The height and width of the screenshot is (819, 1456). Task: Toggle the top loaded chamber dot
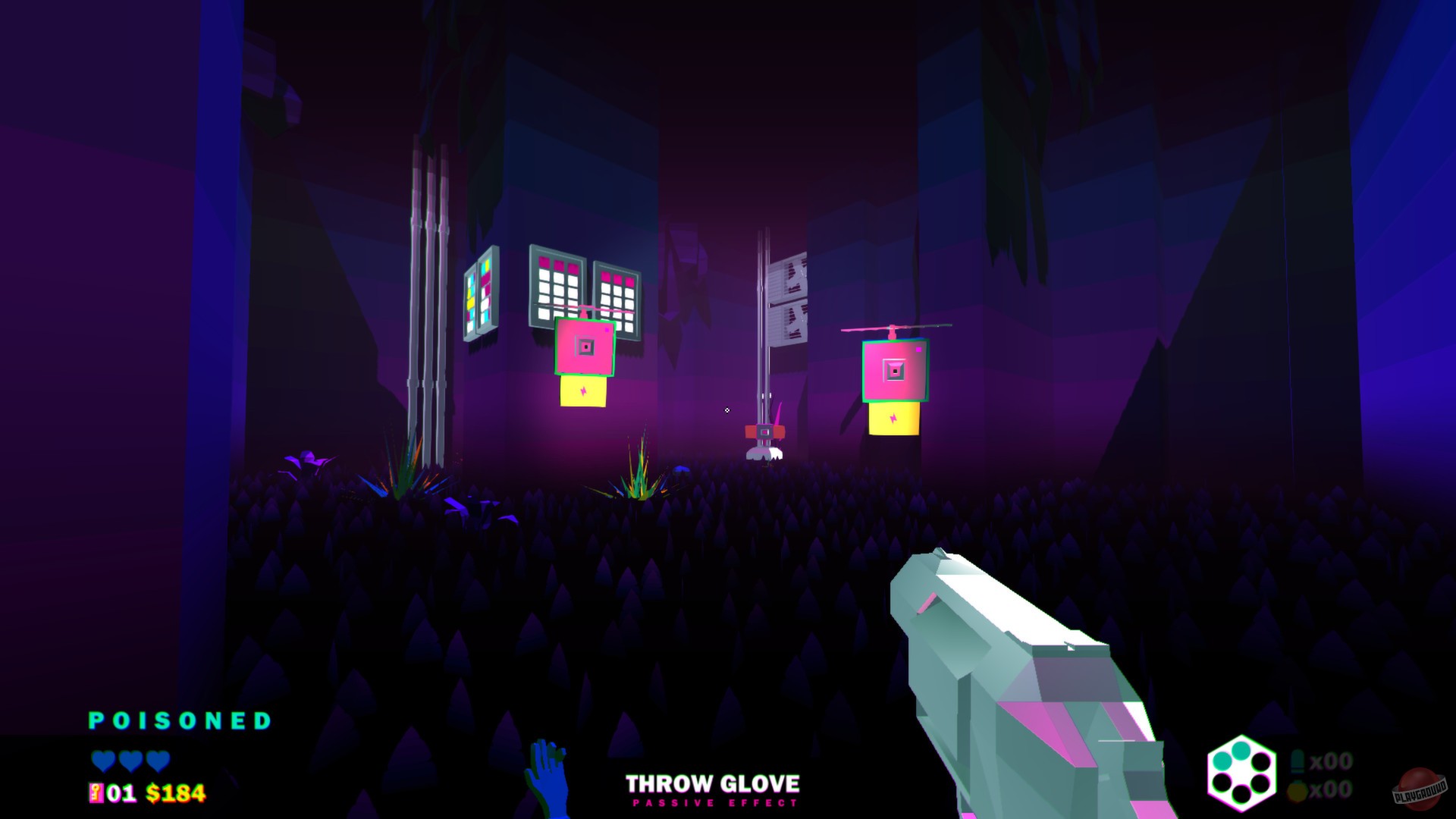pyautogui.click(x=1241, y=752)
